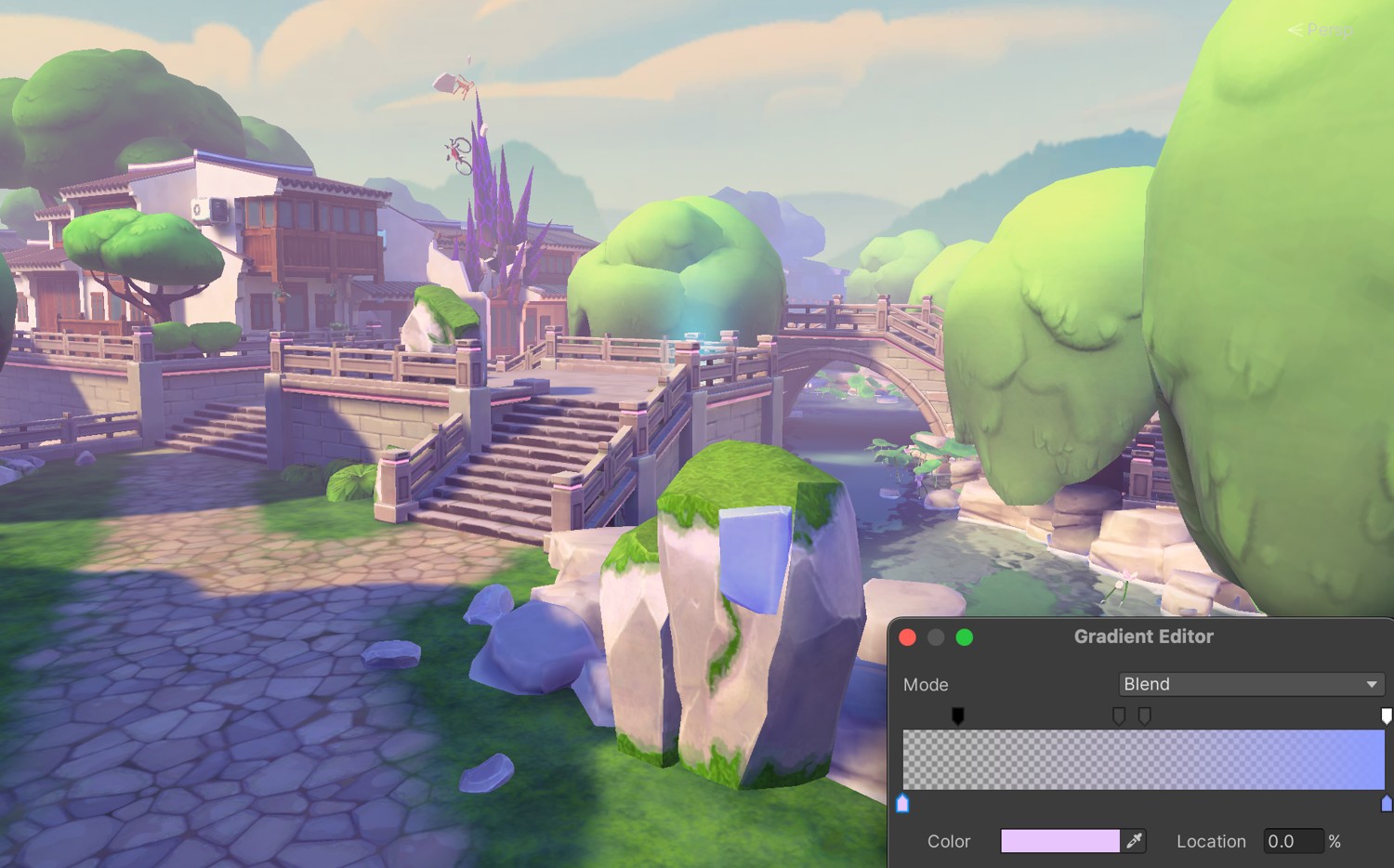
Task: Select the black alpha stop marker
Action: [x=957, y=715]
